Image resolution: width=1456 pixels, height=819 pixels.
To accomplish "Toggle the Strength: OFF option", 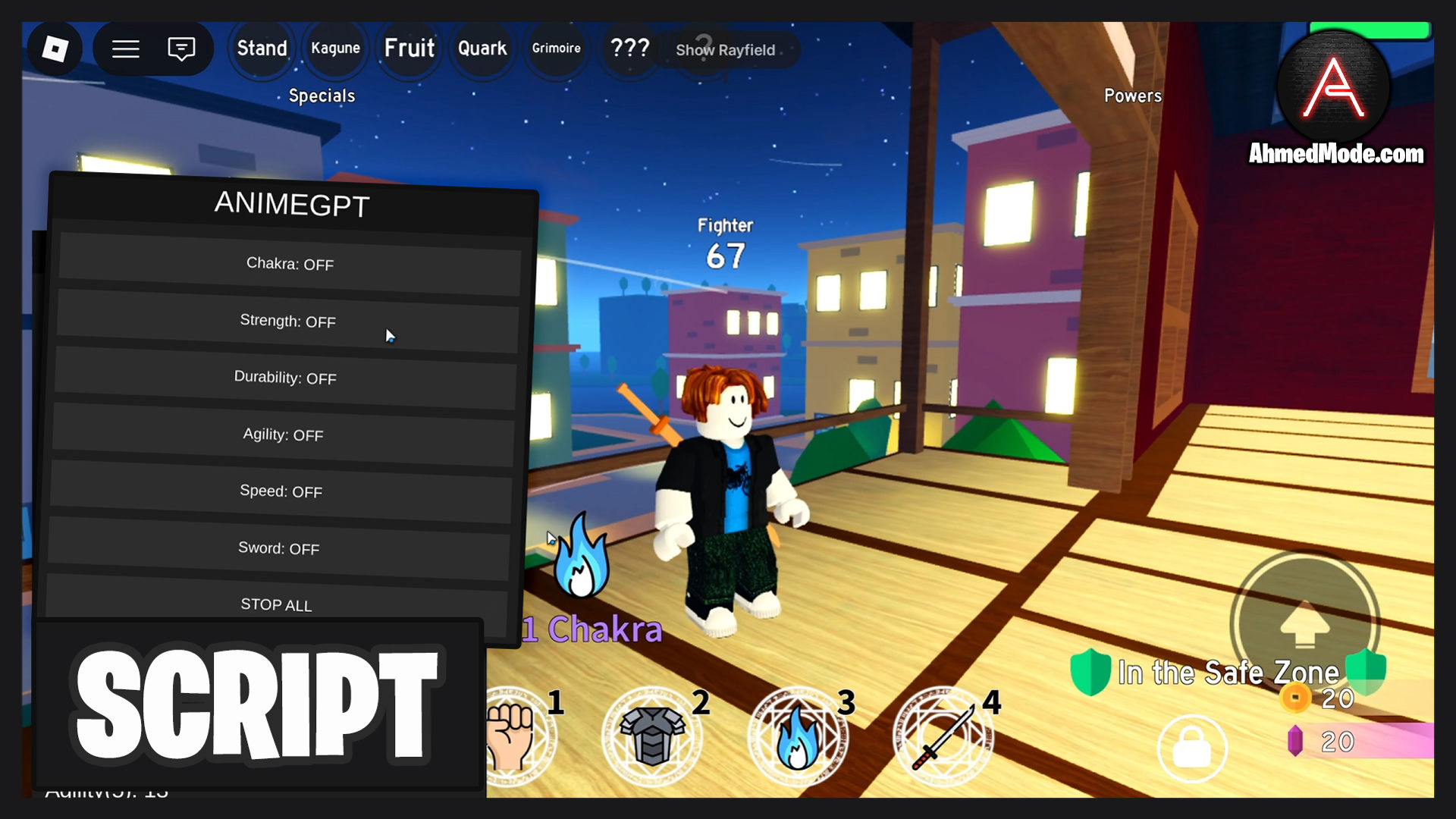I will pos(288,321).
